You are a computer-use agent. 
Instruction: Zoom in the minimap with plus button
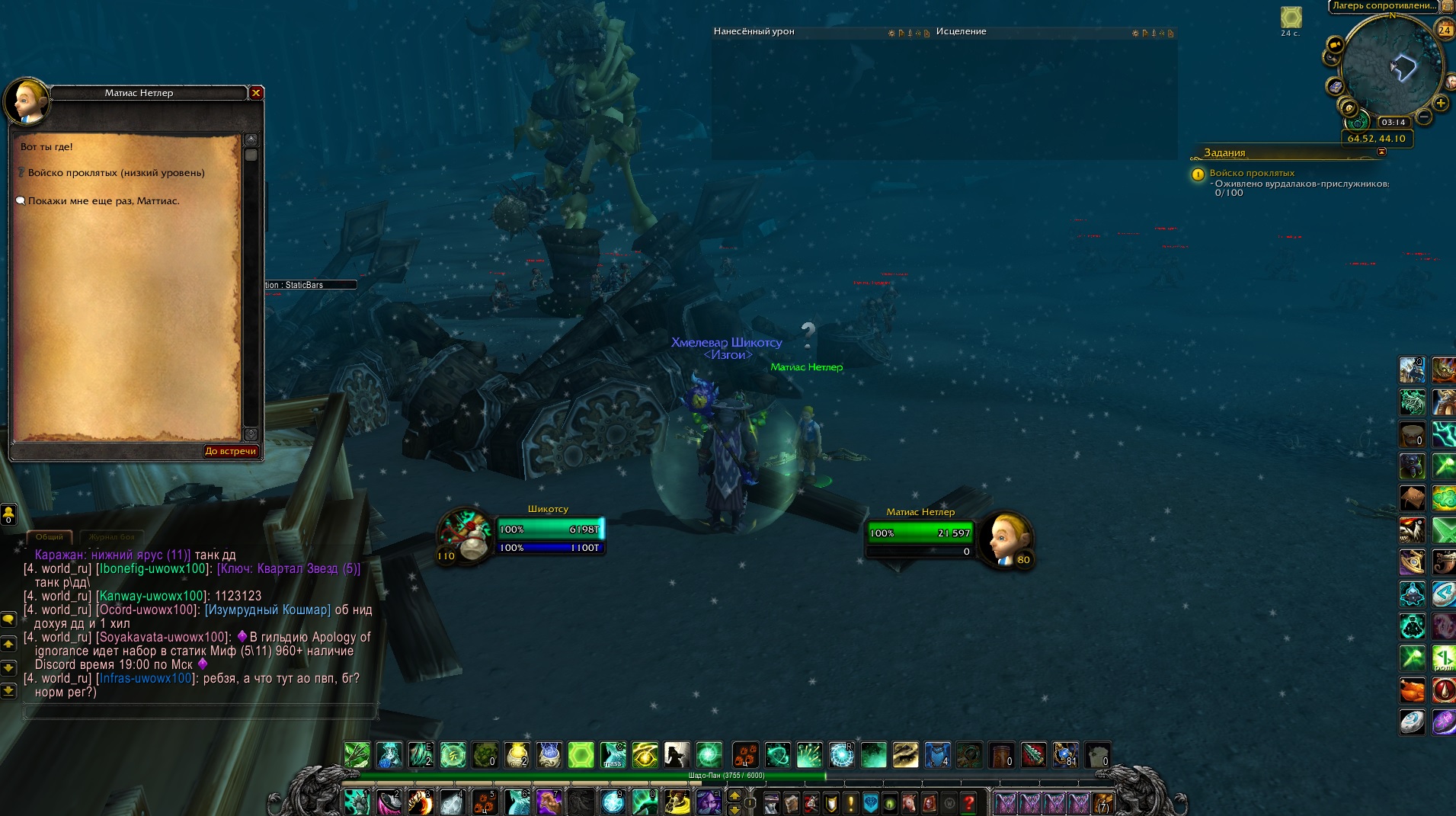(x=1440, y=103)
